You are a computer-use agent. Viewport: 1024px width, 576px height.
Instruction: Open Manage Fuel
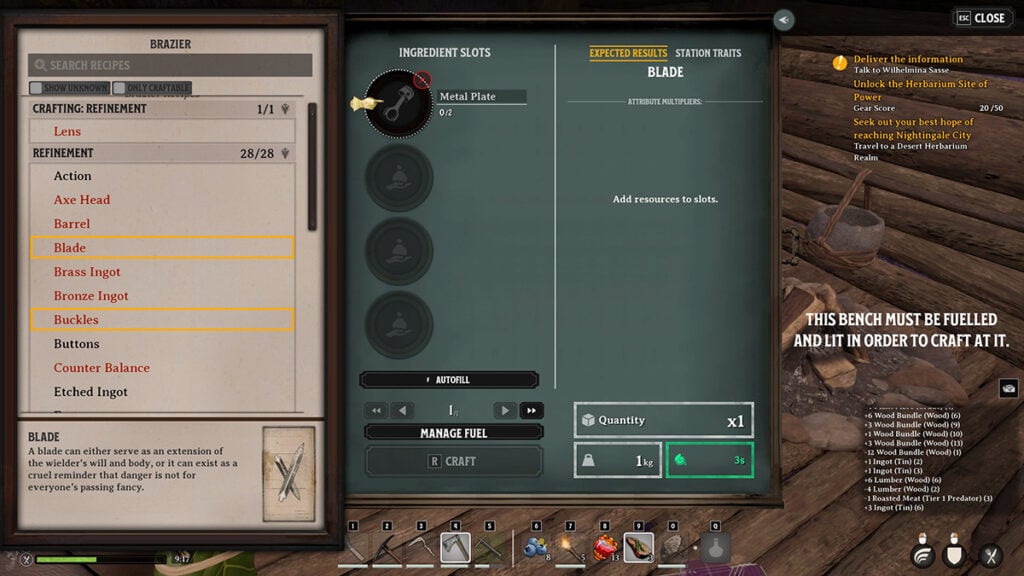coord(453,433)
